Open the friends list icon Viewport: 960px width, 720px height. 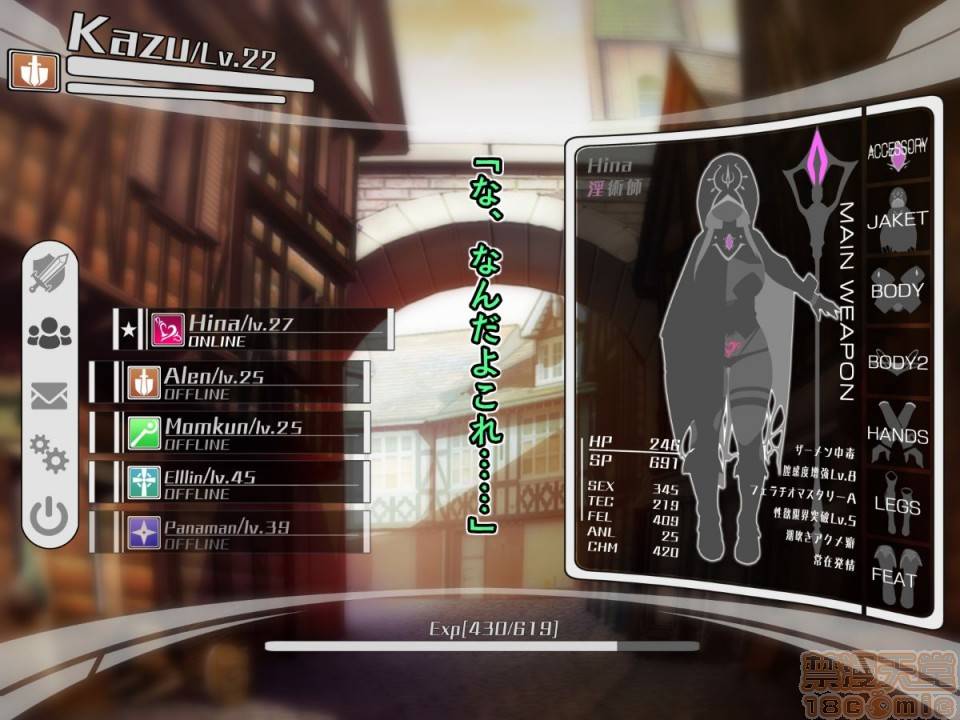pyautogui.click(x=49, y=333)
